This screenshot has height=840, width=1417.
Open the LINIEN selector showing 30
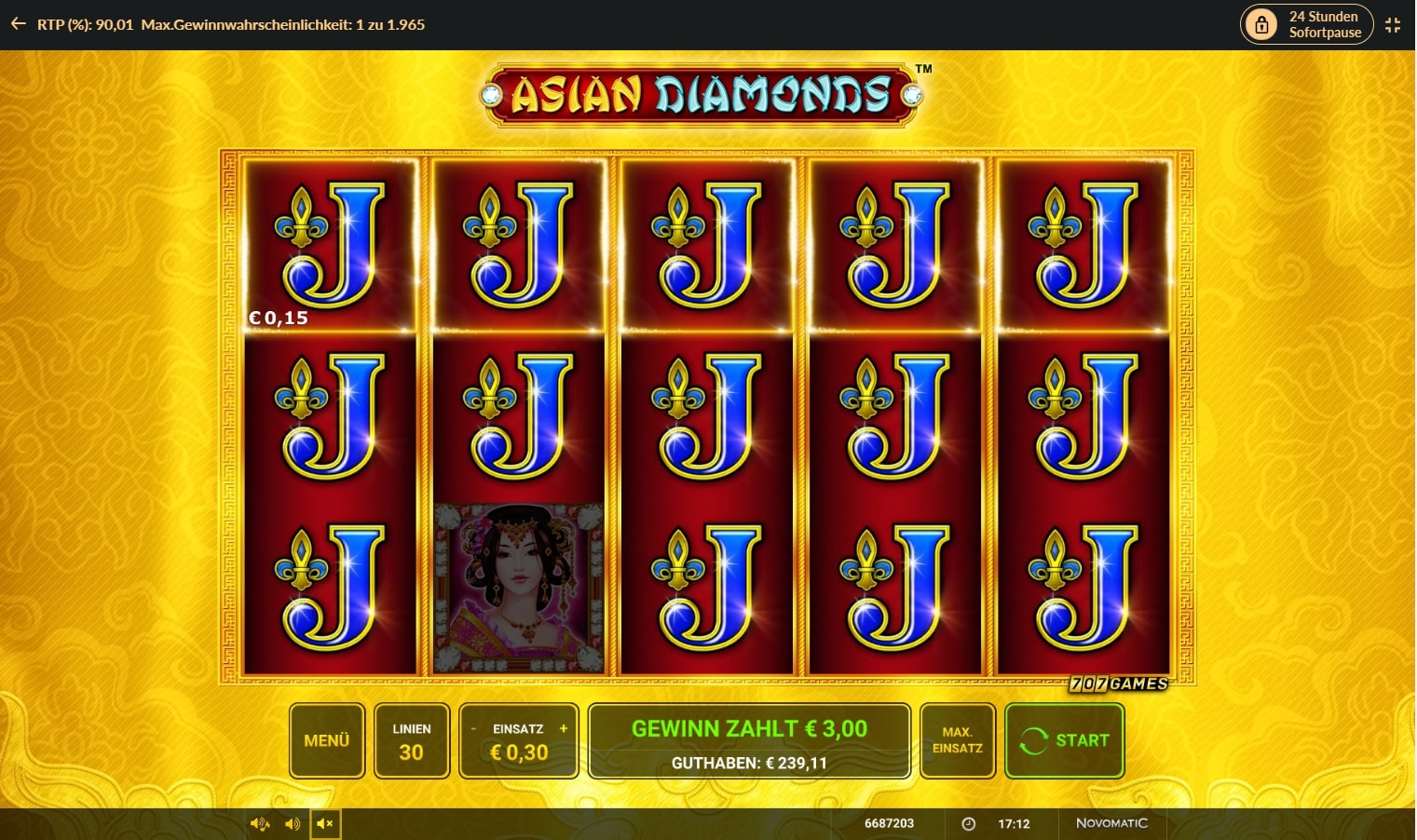pyautogui.click(x=412, y=740)
